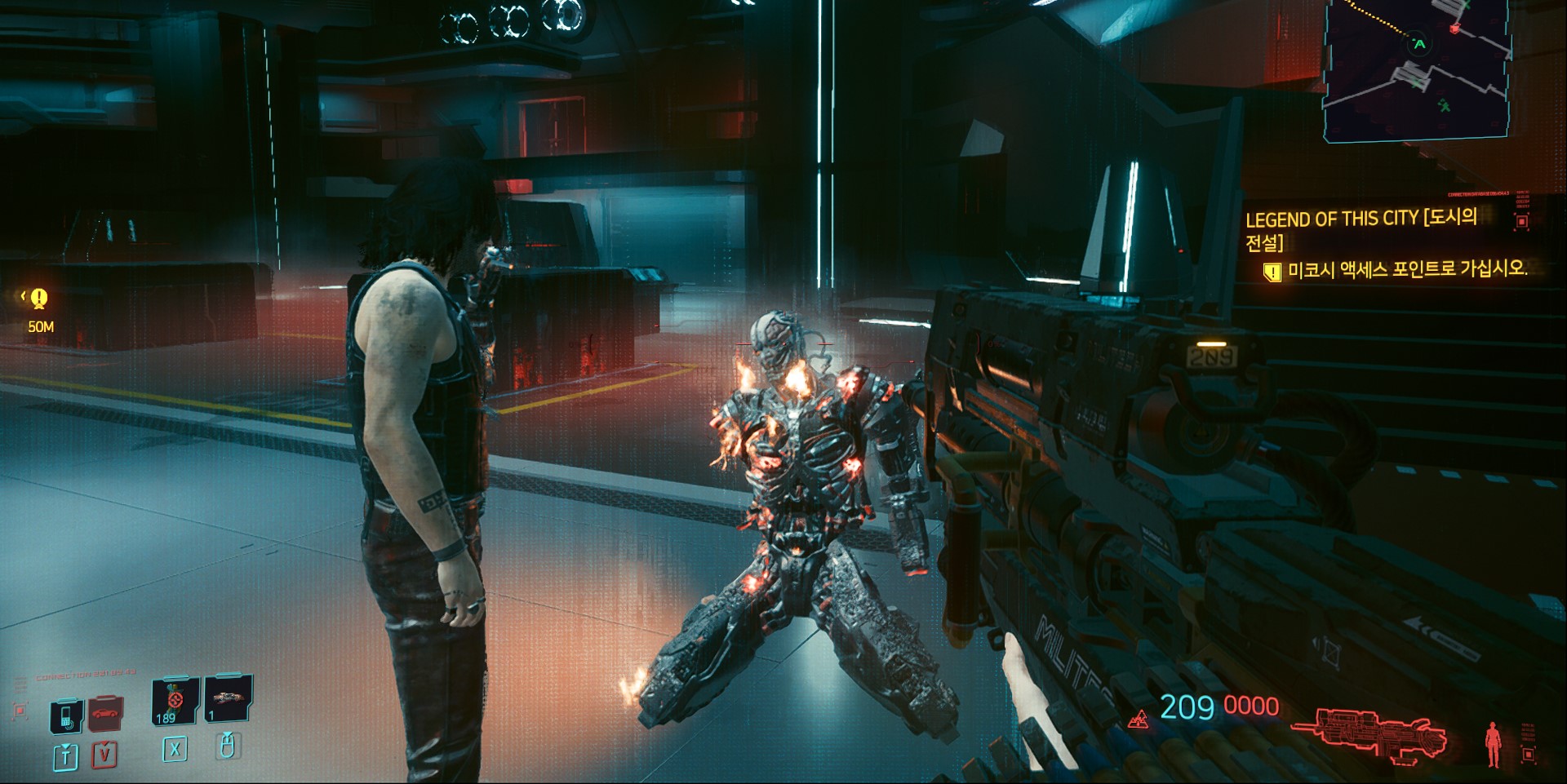The width and height of the screenshot is (1567, 784).
Task: Select the gadget slot with count 1
Action: [228, 699]
